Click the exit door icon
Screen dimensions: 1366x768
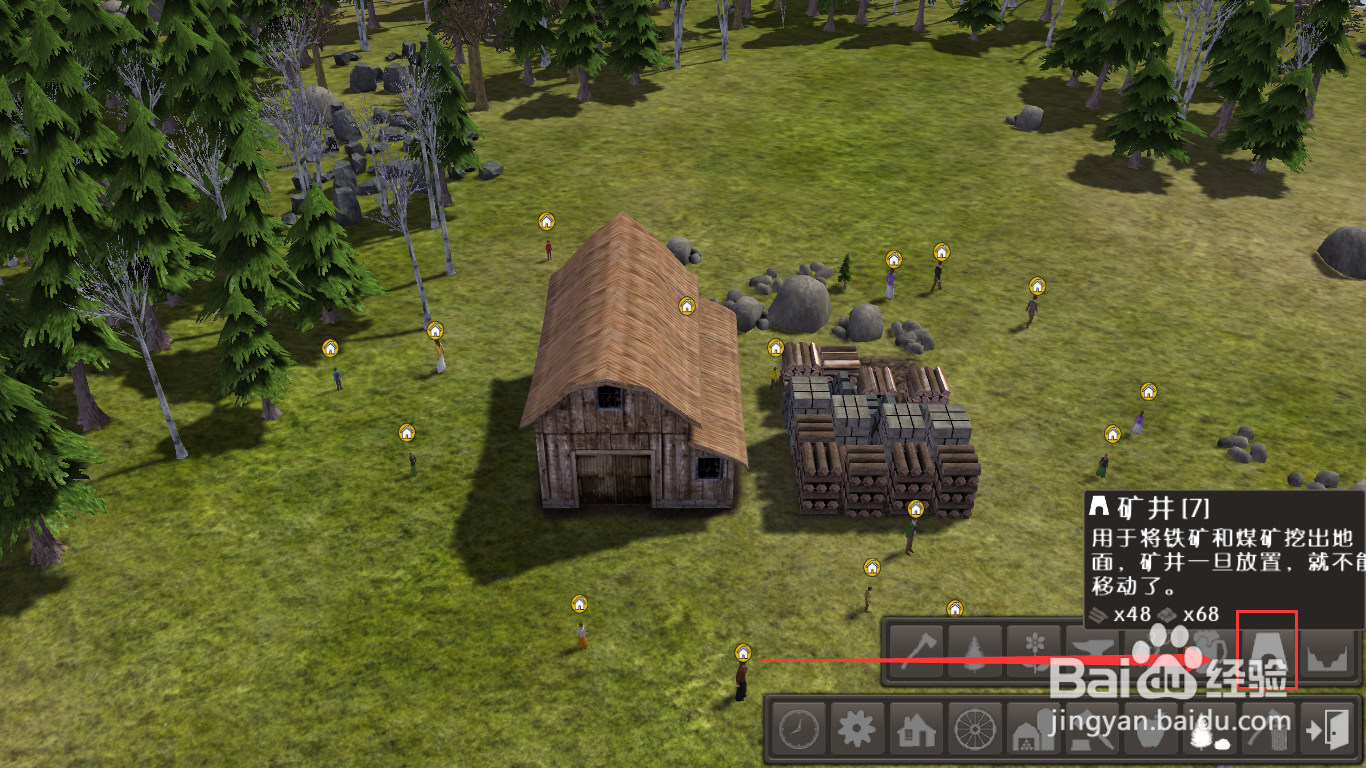(x=1327, y=729)
